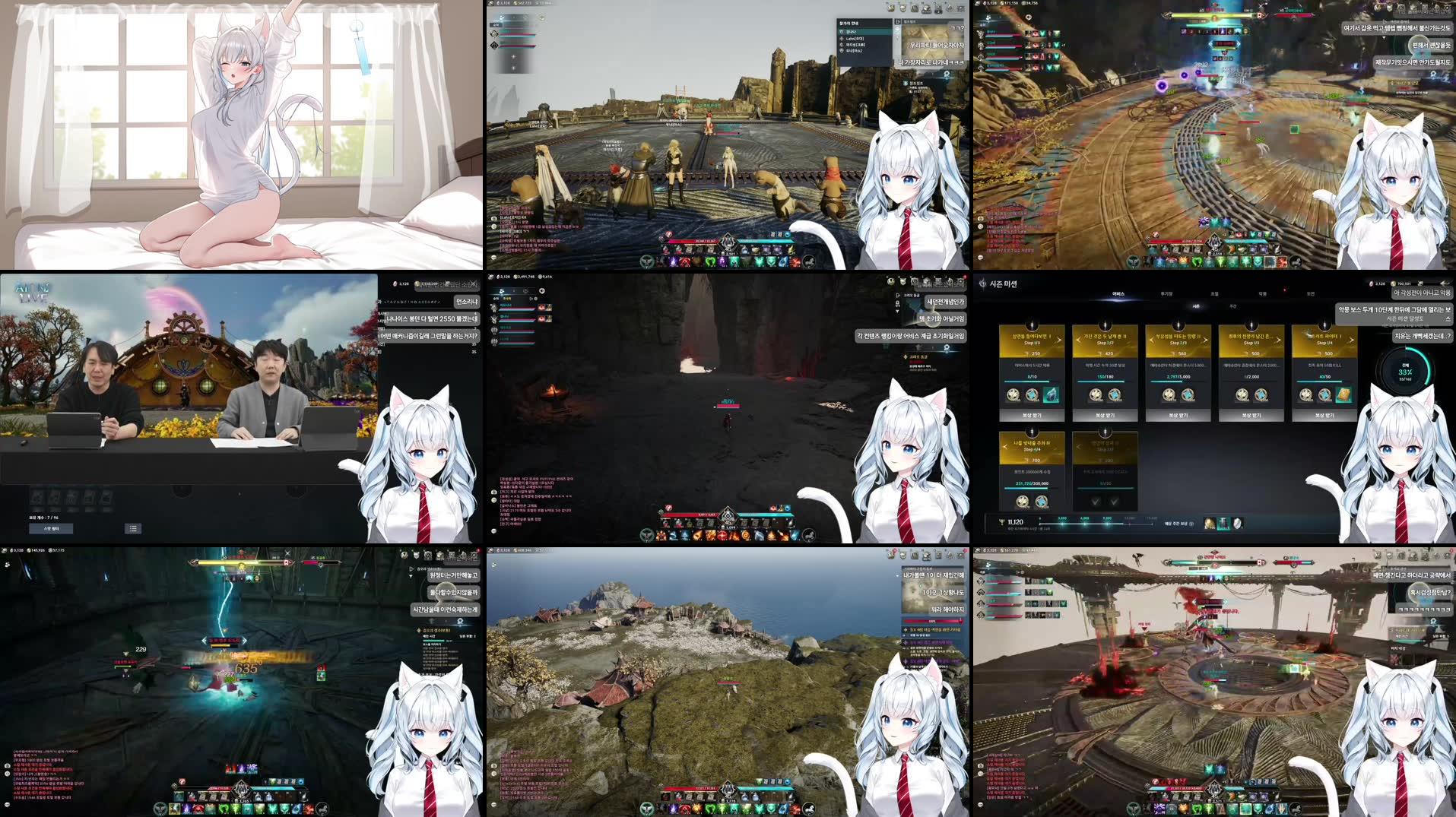This screenshot has width=1456, height=817.
Task: Toggle the first checkmark on the locked mission card
Action: click(x=1095, y=501)
